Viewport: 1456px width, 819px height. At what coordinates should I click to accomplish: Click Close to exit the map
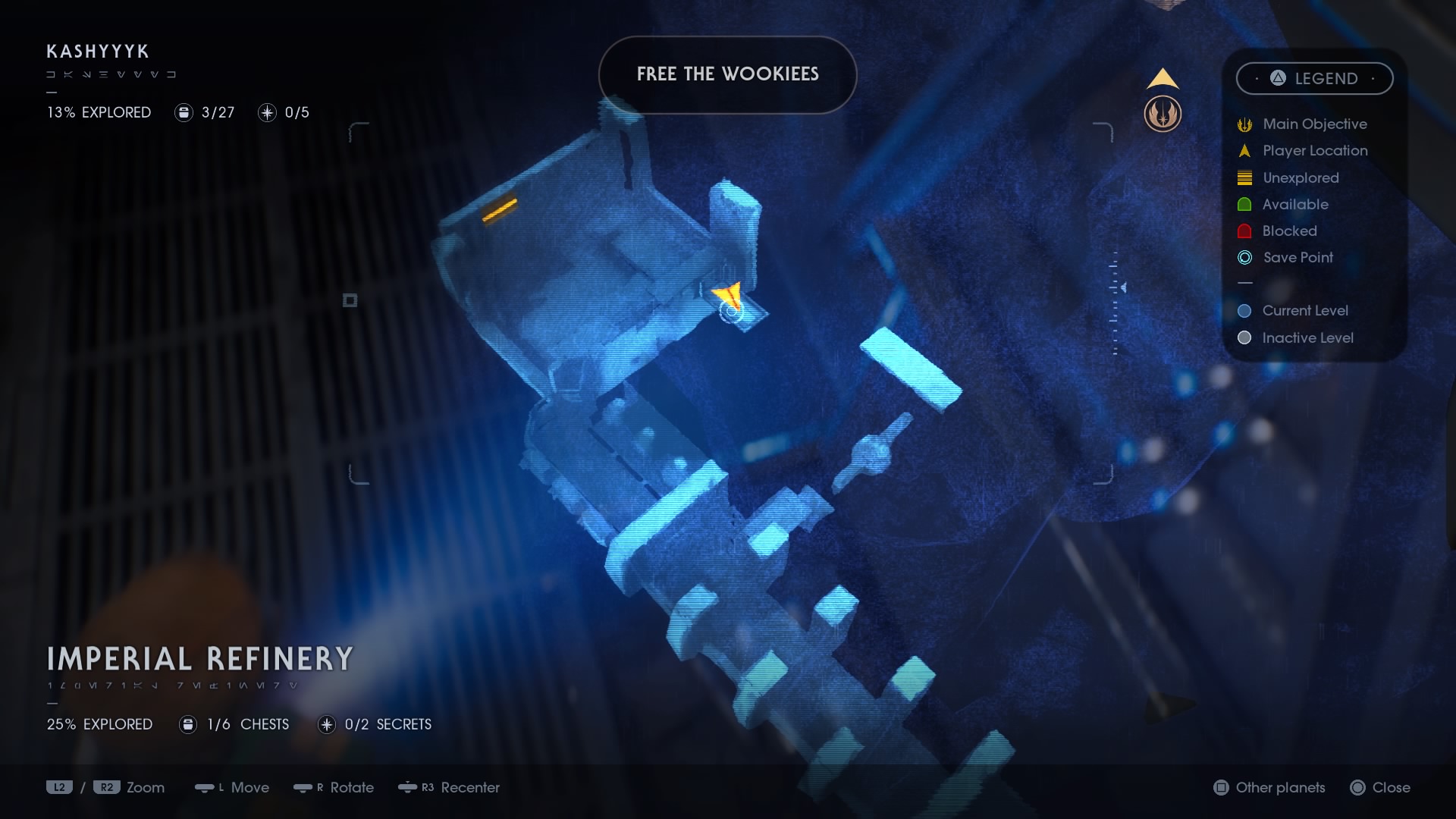(x=1382, y=788)
